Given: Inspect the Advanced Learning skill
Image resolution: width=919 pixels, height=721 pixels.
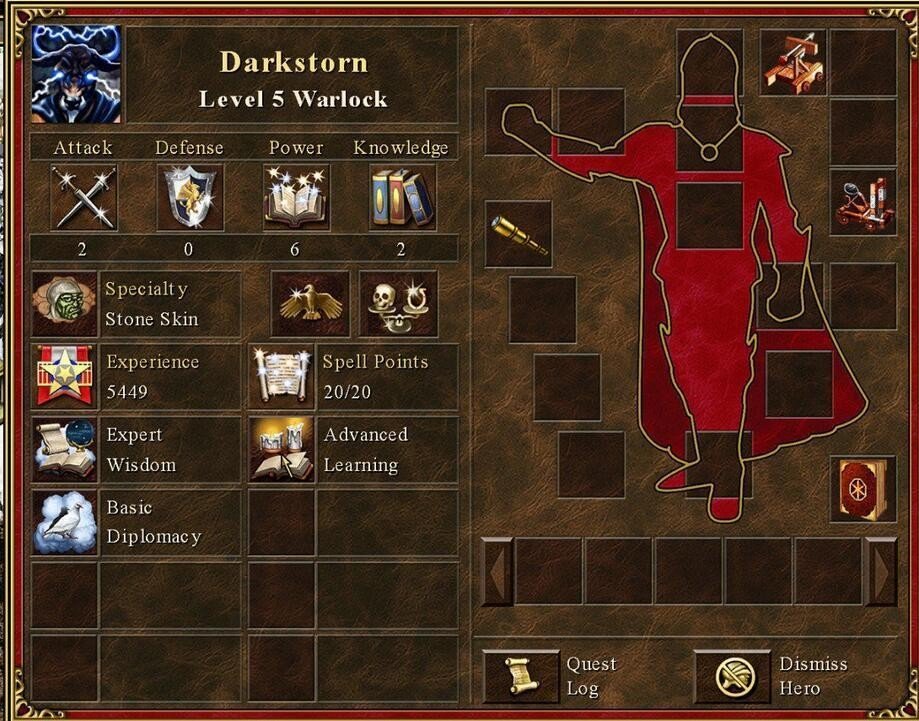Looking at the screenshot, I should [x=281, y=450].
